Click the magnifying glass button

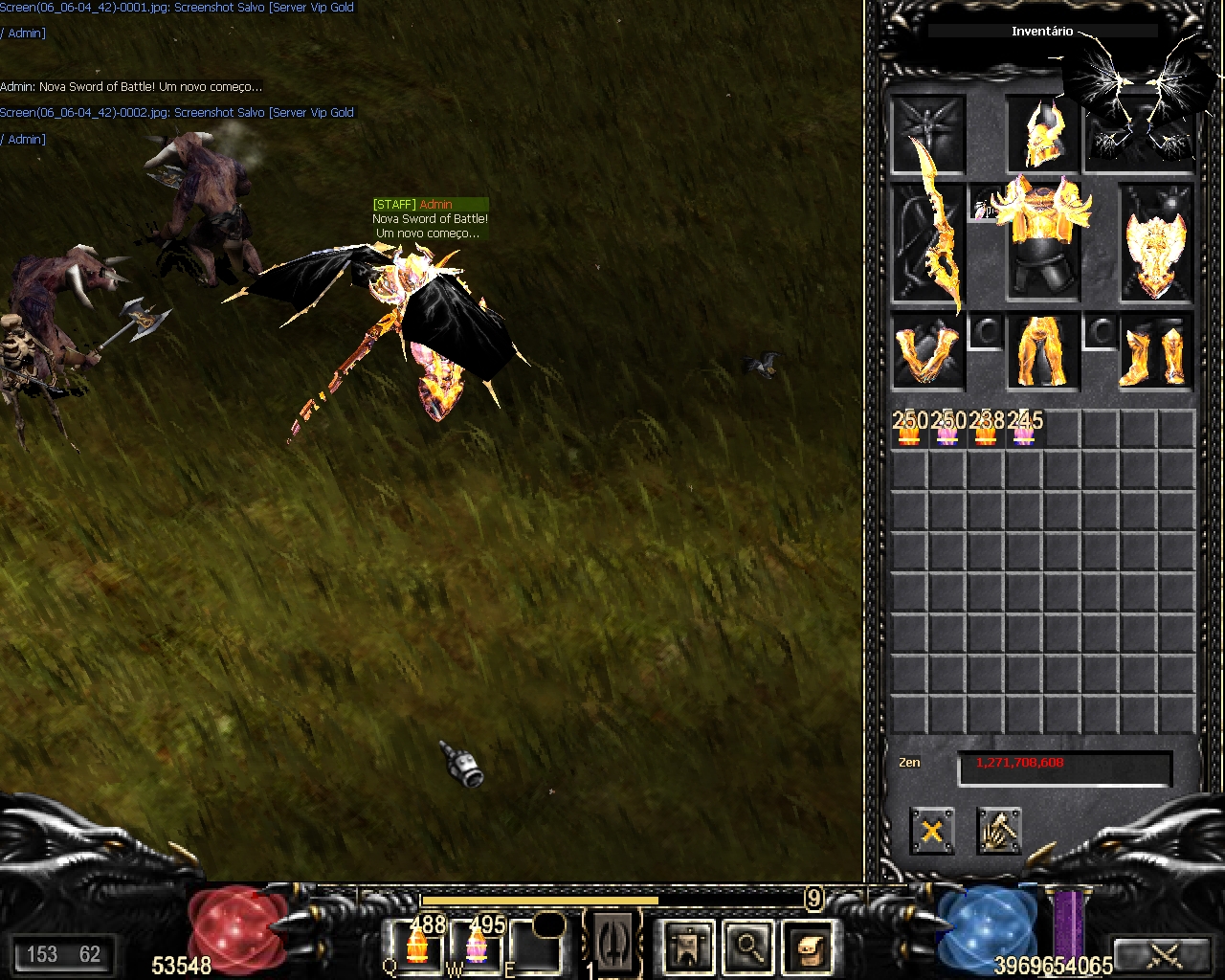(748, 947)
